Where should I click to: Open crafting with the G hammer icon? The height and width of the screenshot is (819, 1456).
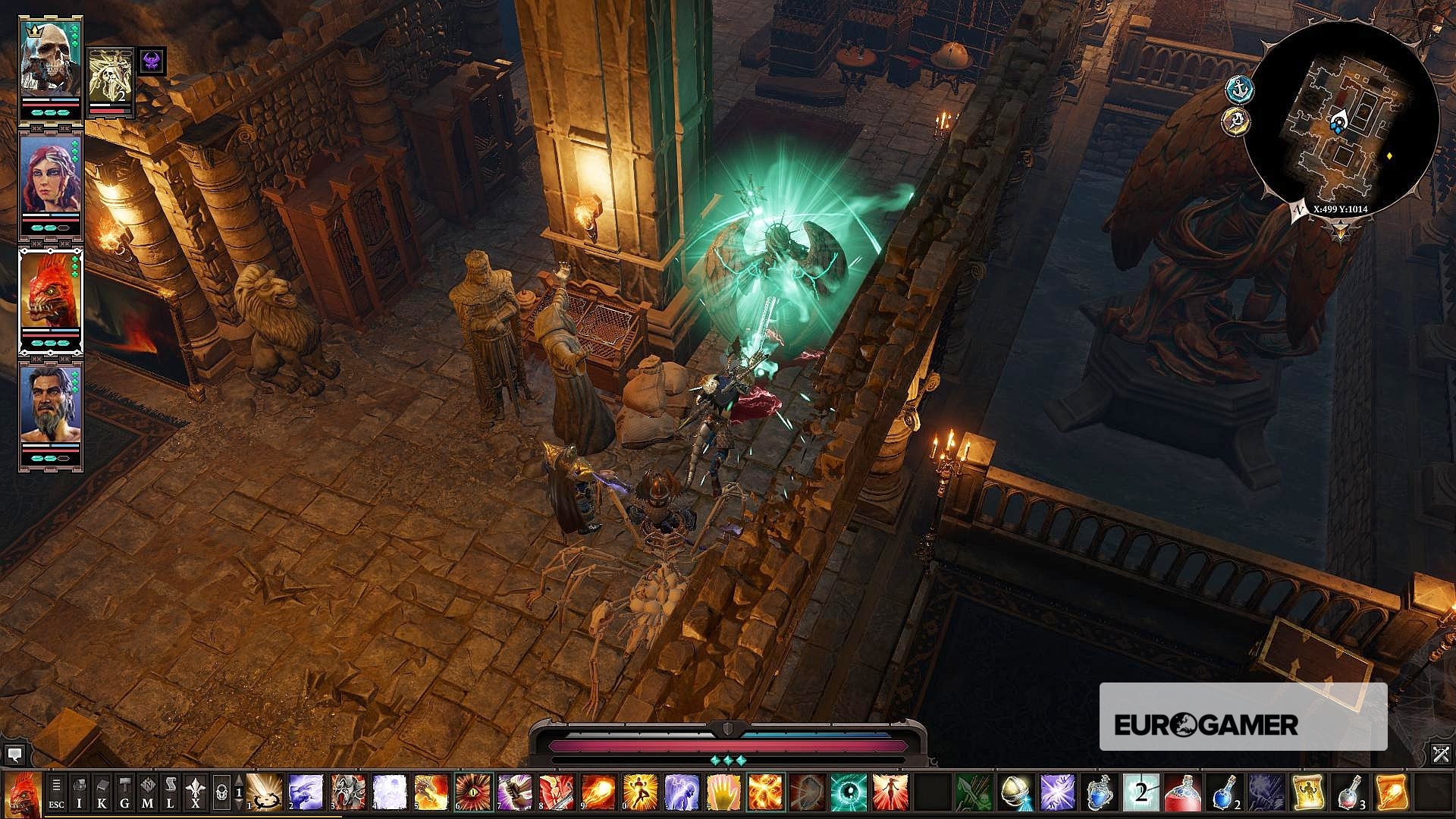pos(124,793)
